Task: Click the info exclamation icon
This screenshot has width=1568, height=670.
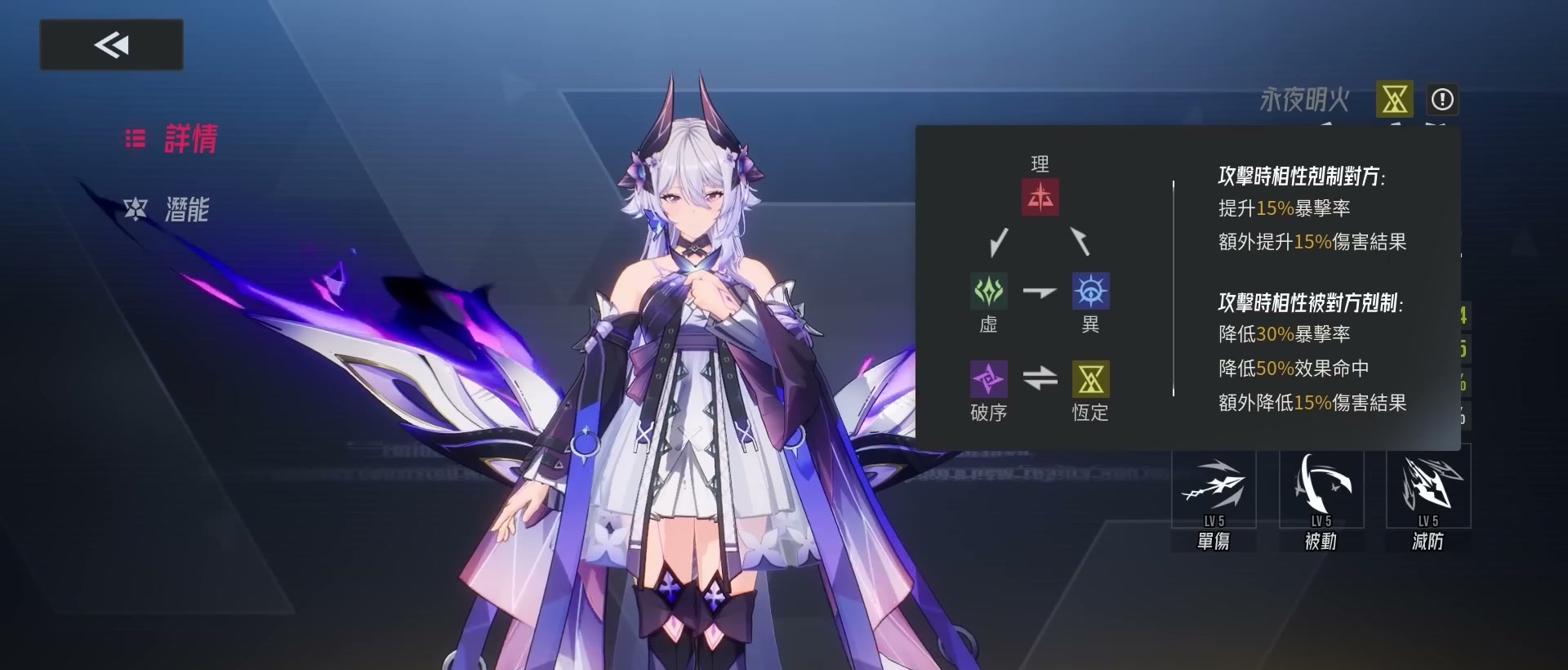Action: [x=1442, y=100]
